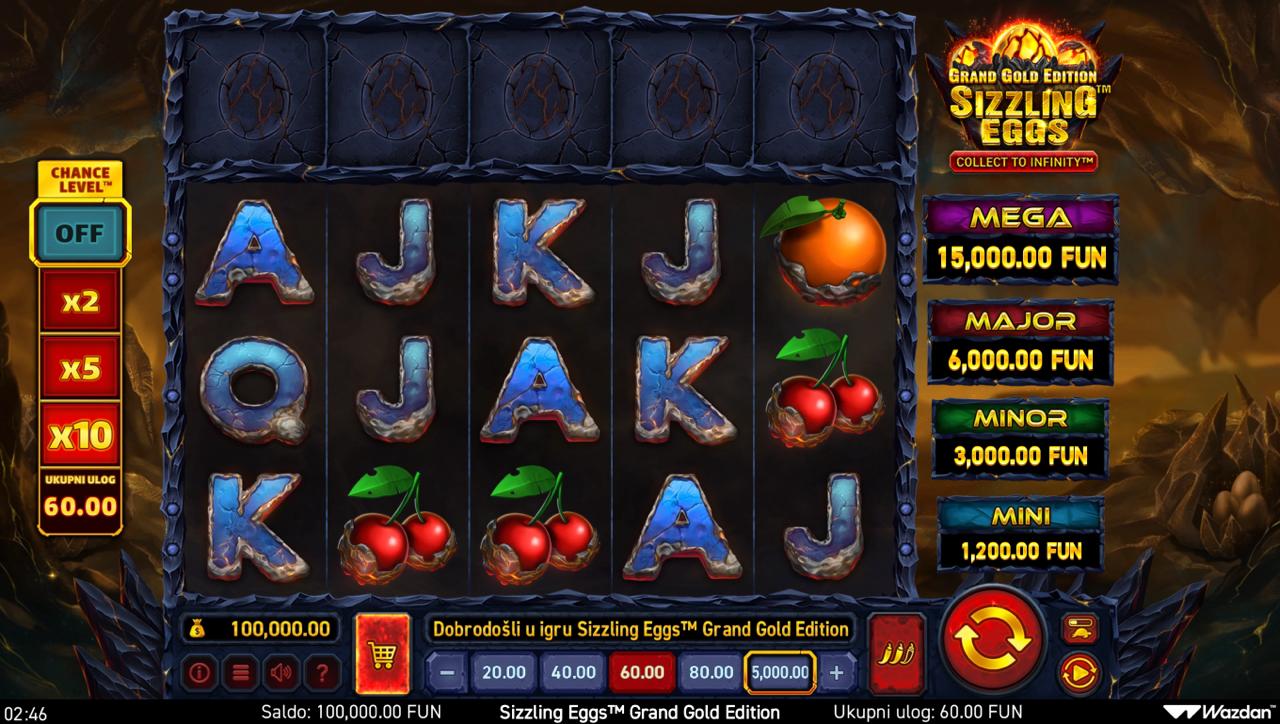Increase the bet with the plus button

837,672
